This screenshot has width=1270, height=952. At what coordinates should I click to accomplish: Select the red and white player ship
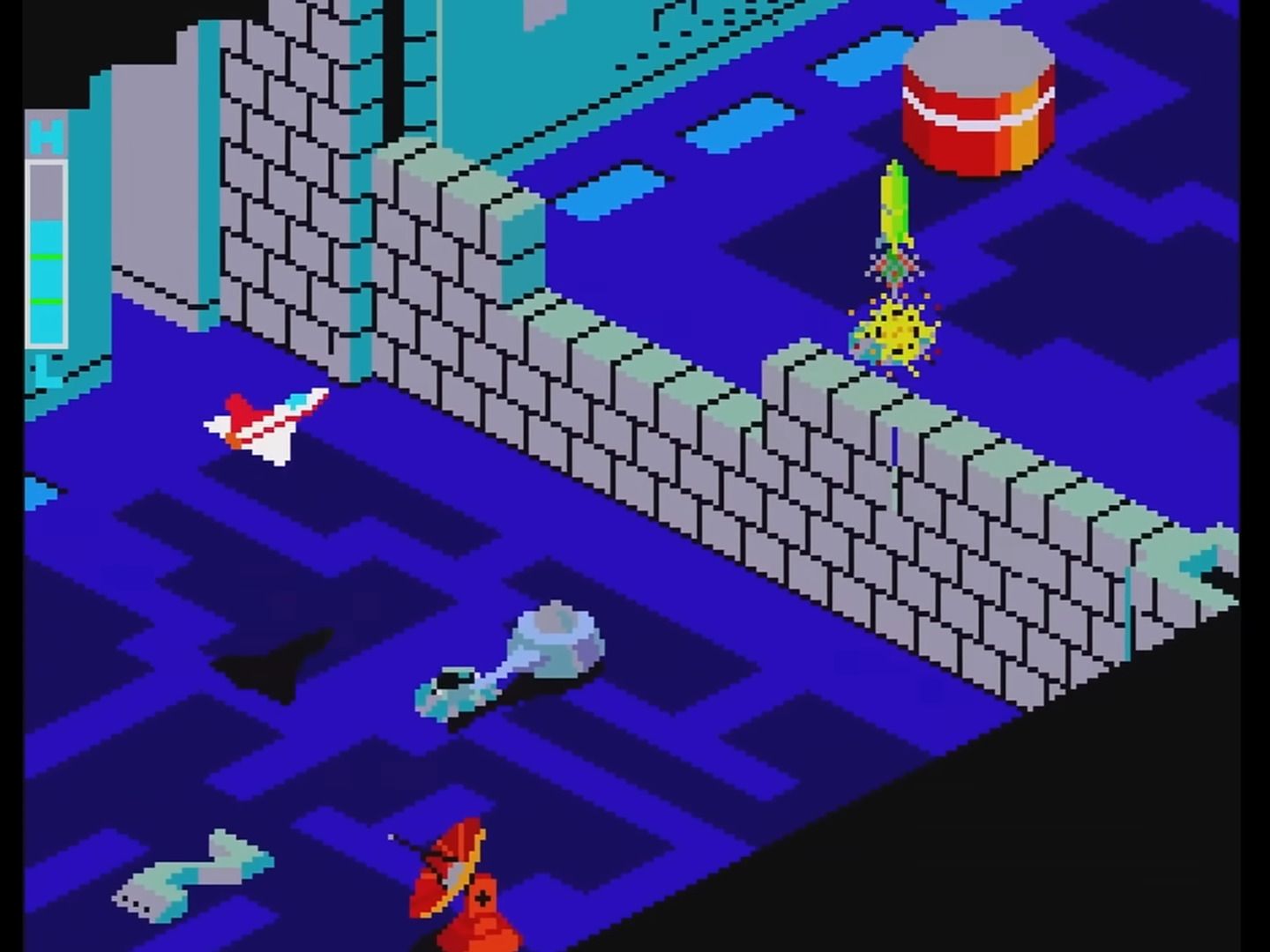point(265,423)
